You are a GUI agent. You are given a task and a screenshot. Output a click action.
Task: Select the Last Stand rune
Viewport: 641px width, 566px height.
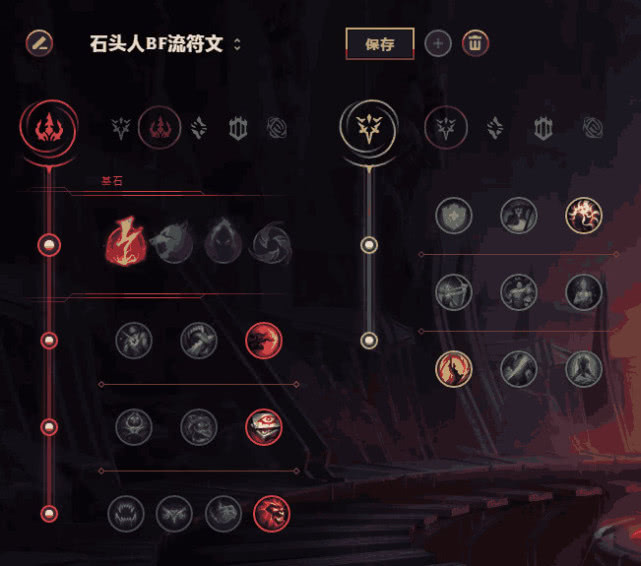pyautogui.click(x=584, y=369)
